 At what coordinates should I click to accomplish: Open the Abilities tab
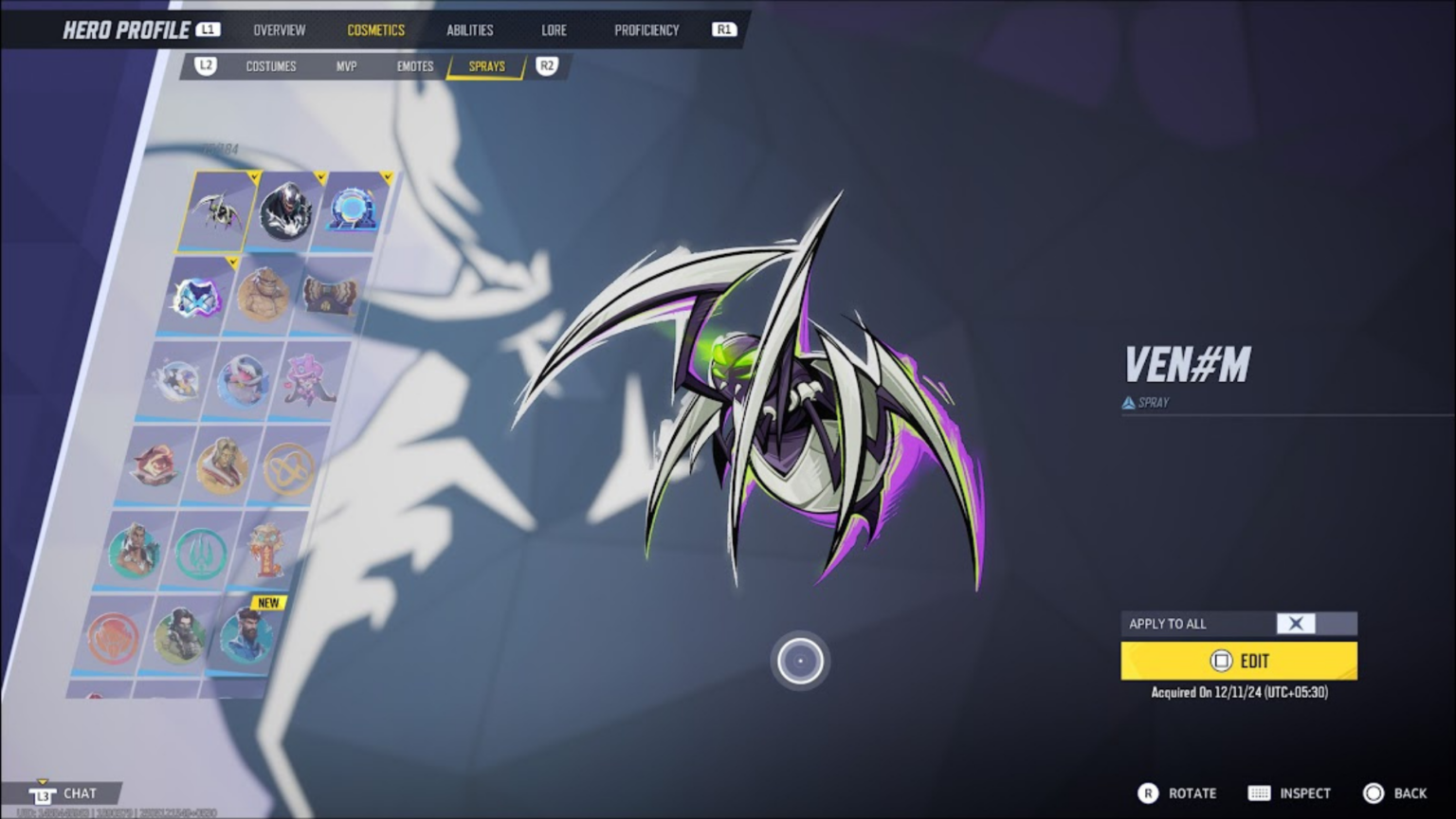point(469,29)
